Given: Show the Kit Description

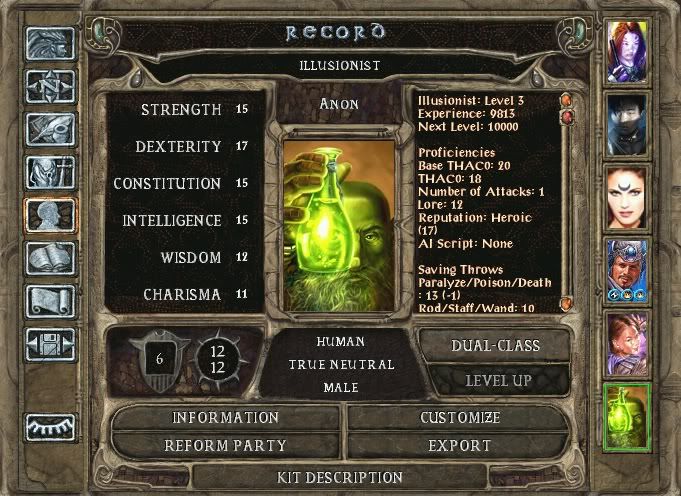Looking at the screenshot, I should pyautogui.click(x=339, y=477).
